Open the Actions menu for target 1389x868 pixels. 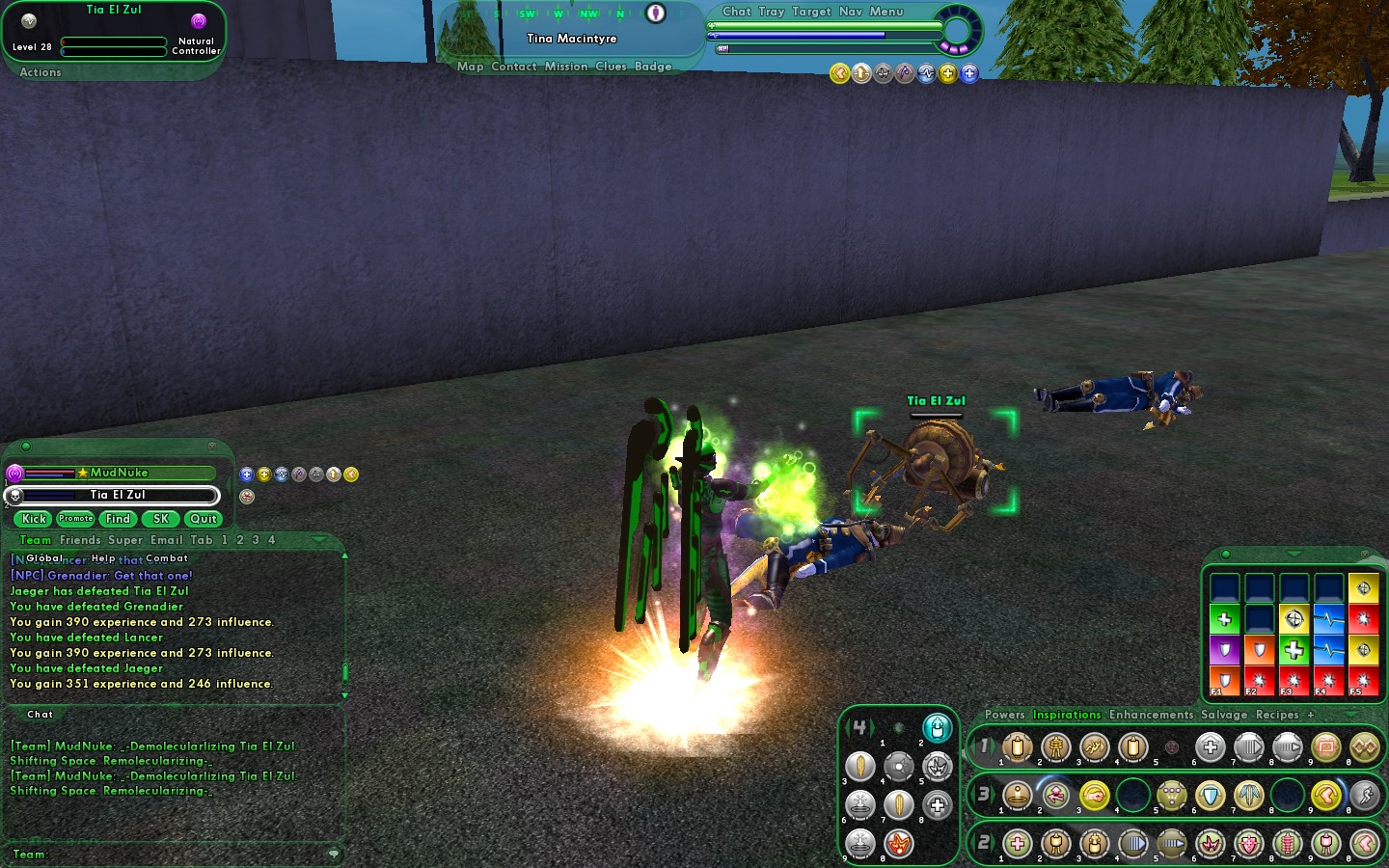click(x=41, y=72)
